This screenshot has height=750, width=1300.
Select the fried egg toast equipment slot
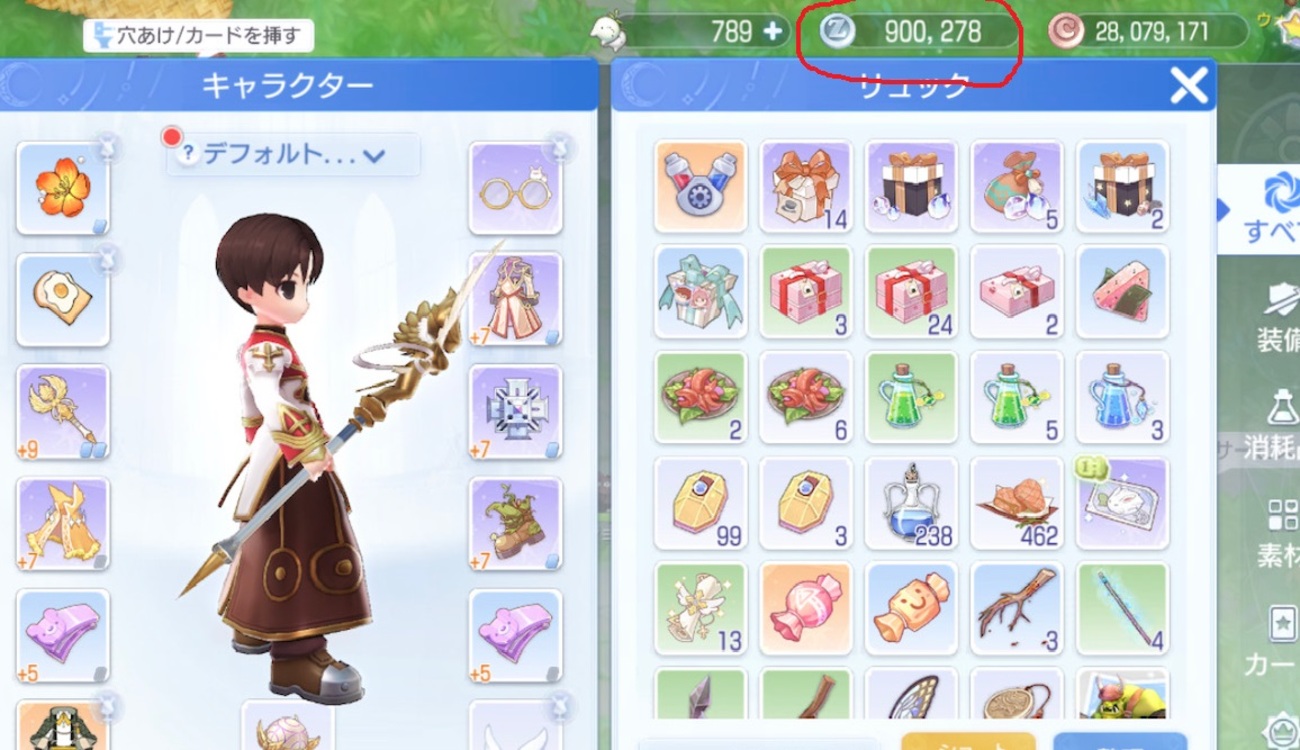[x=63, y=298]
